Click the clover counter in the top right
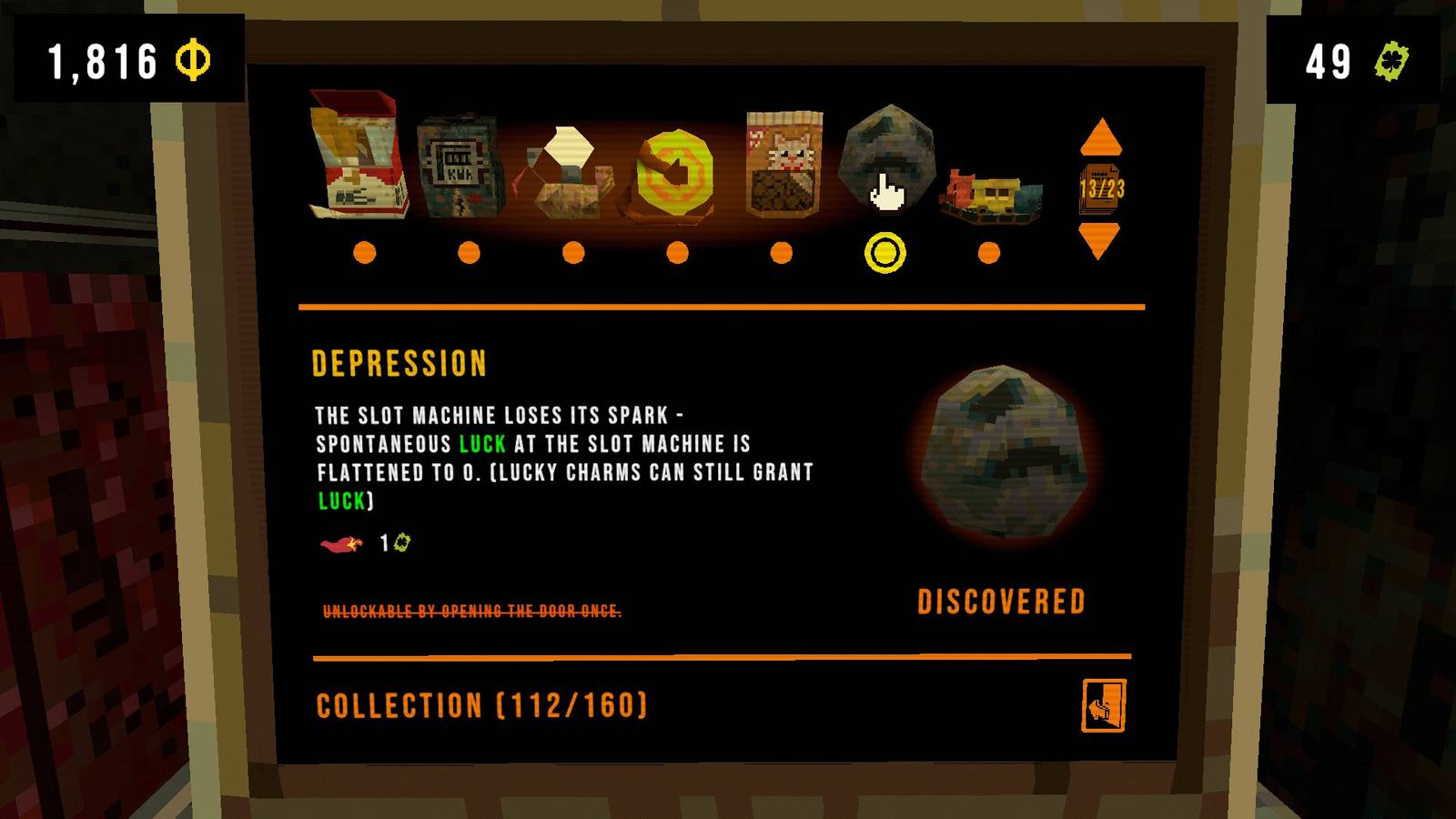Image resolution: width=1456 pixels, height=819 pixels. pos(1360,62)
